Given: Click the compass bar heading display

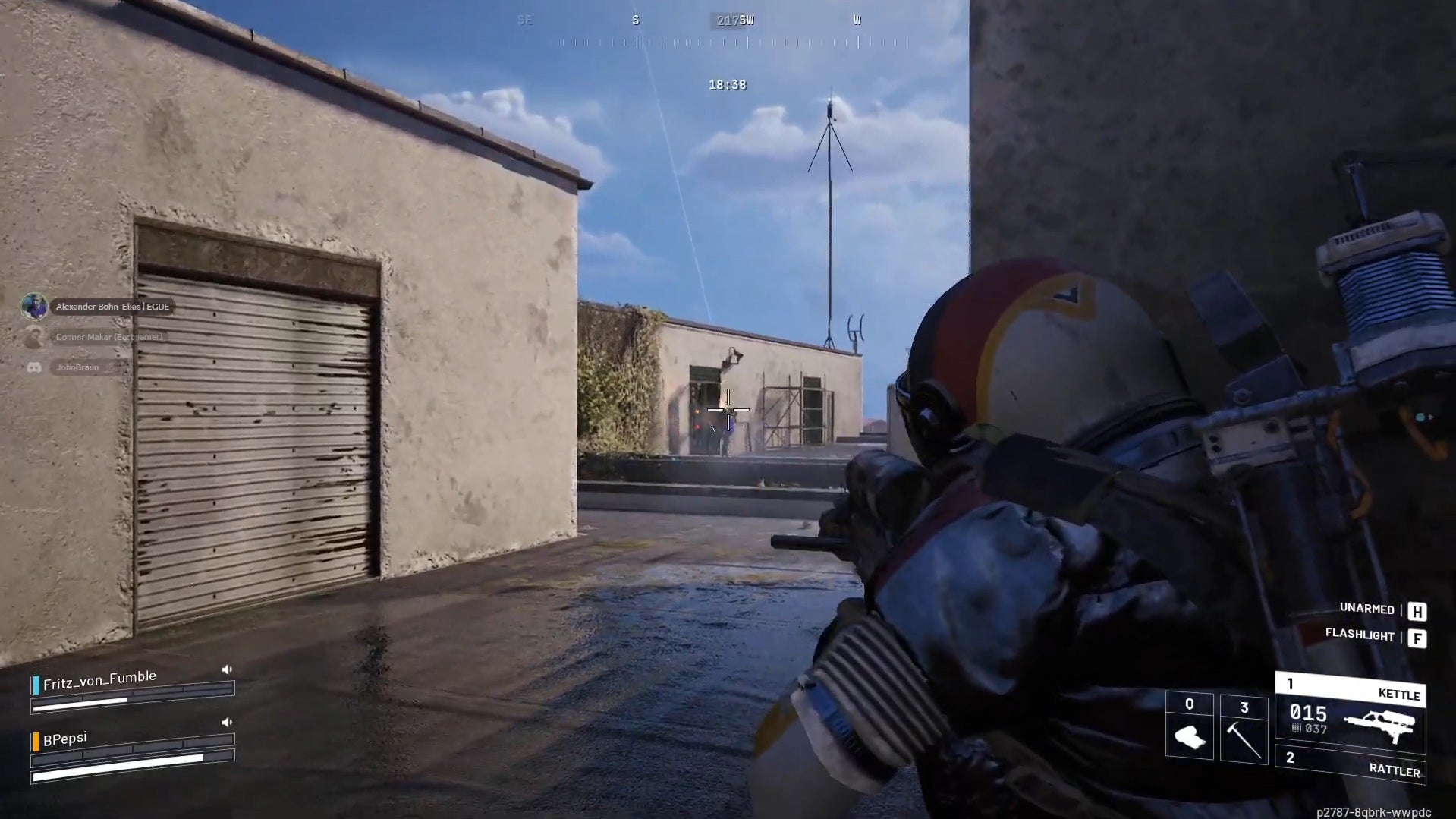Looking at the screenshot, I should 734,21.
